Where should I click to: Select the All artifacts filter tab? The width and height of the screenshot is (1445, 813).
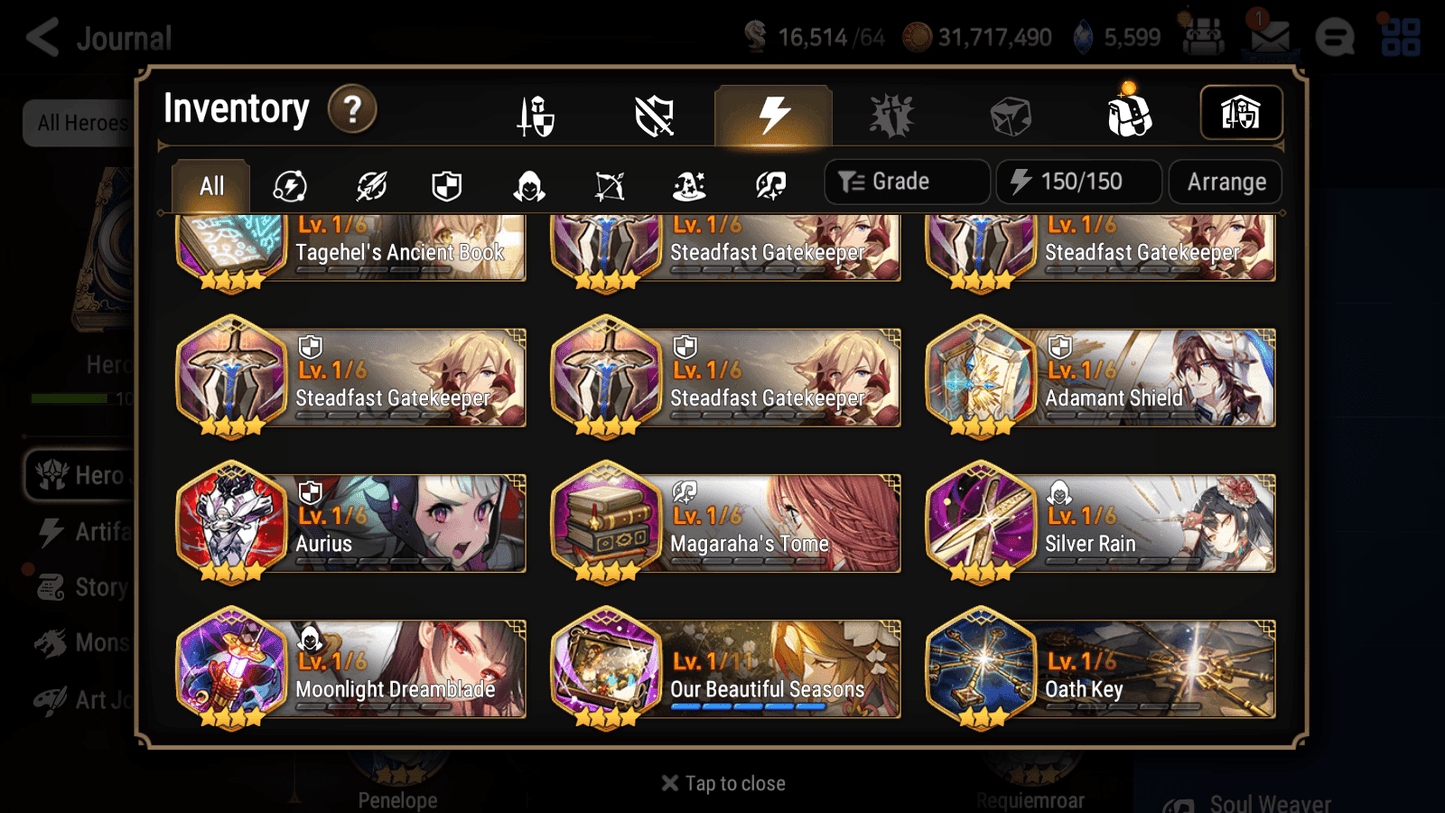210,185
